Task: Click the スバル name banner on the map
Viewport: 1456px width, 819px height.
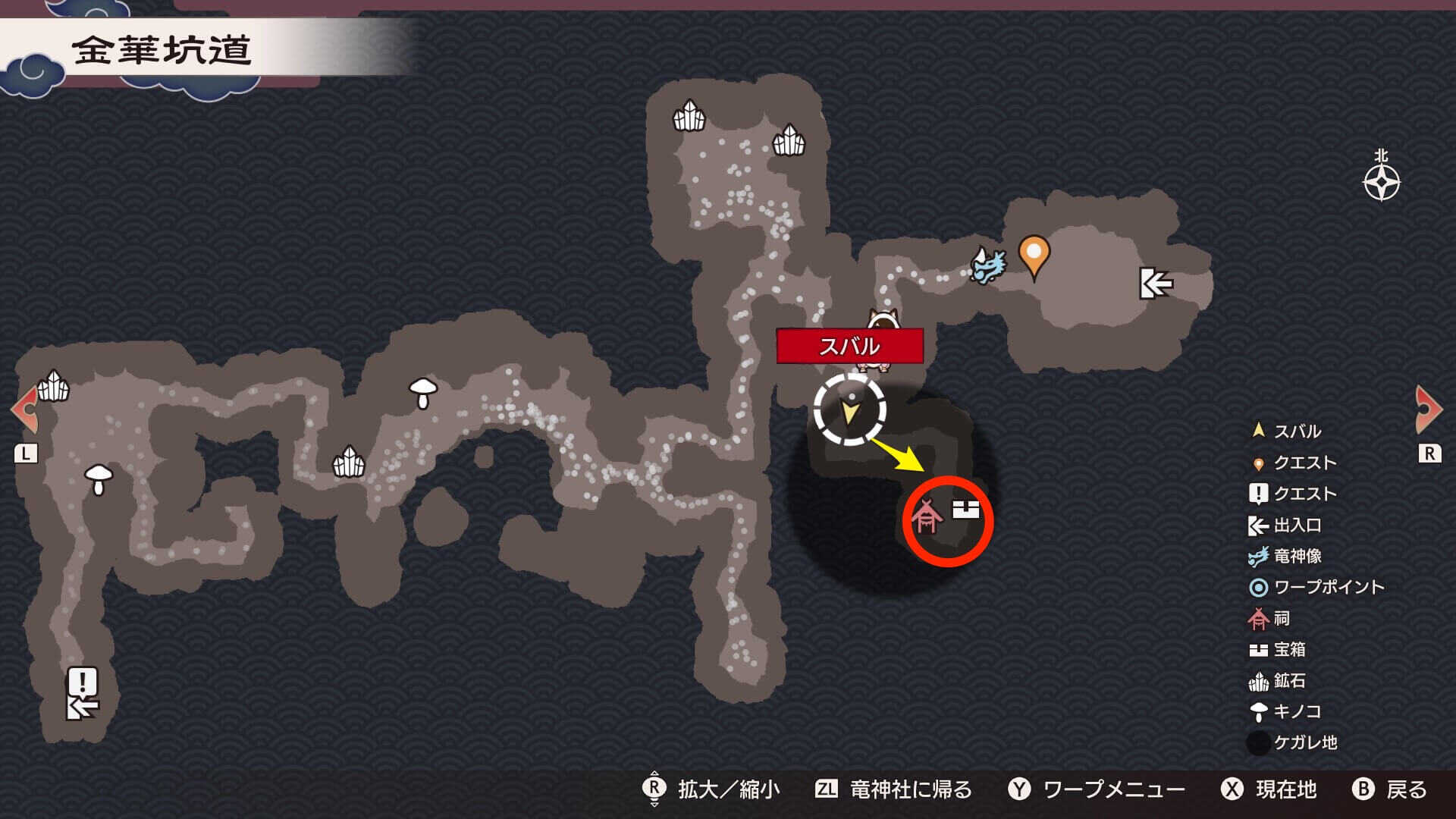Action: point(851,345)
